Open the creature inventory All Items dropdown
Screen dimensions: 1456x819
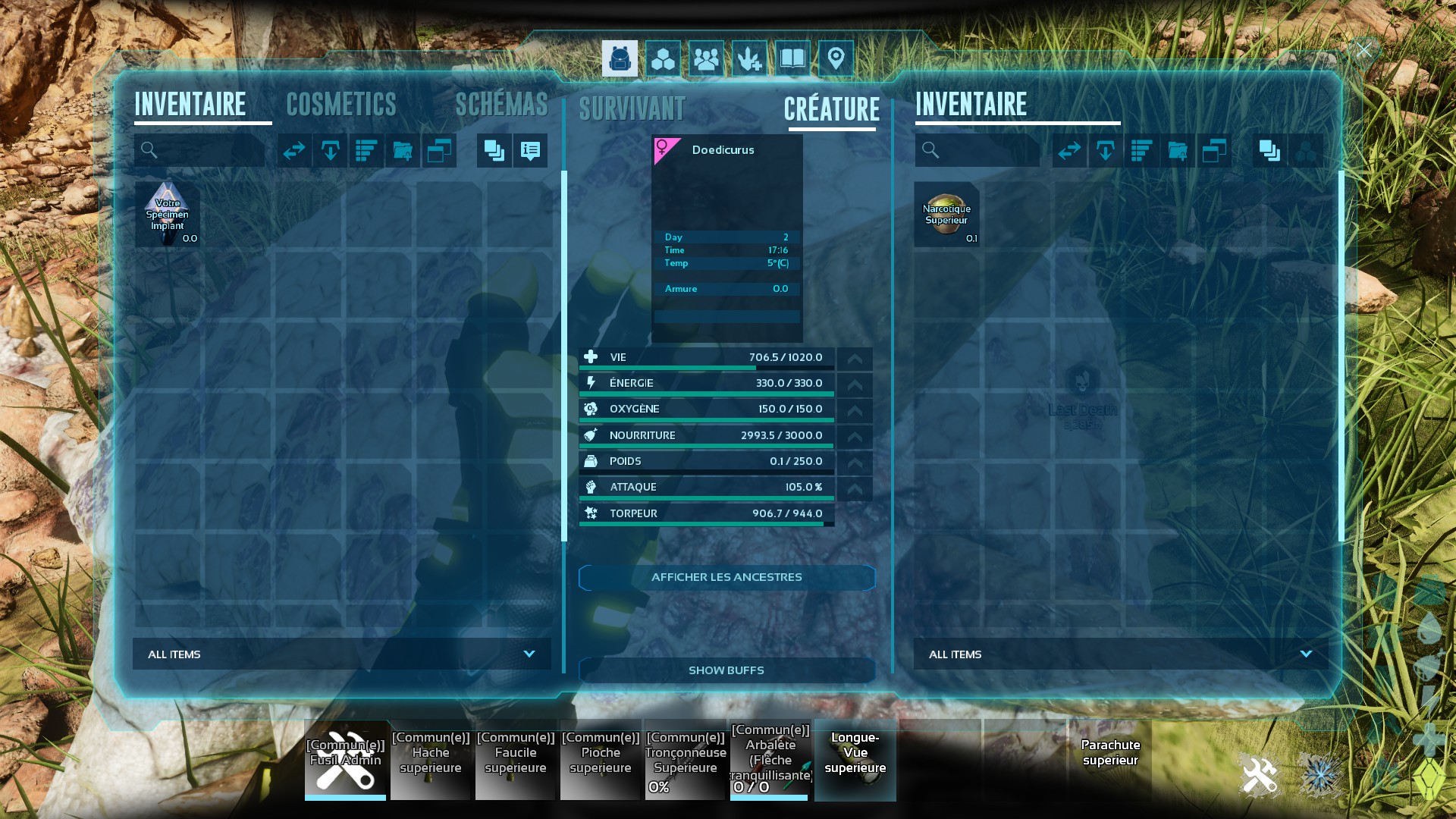click(1121, 654)
